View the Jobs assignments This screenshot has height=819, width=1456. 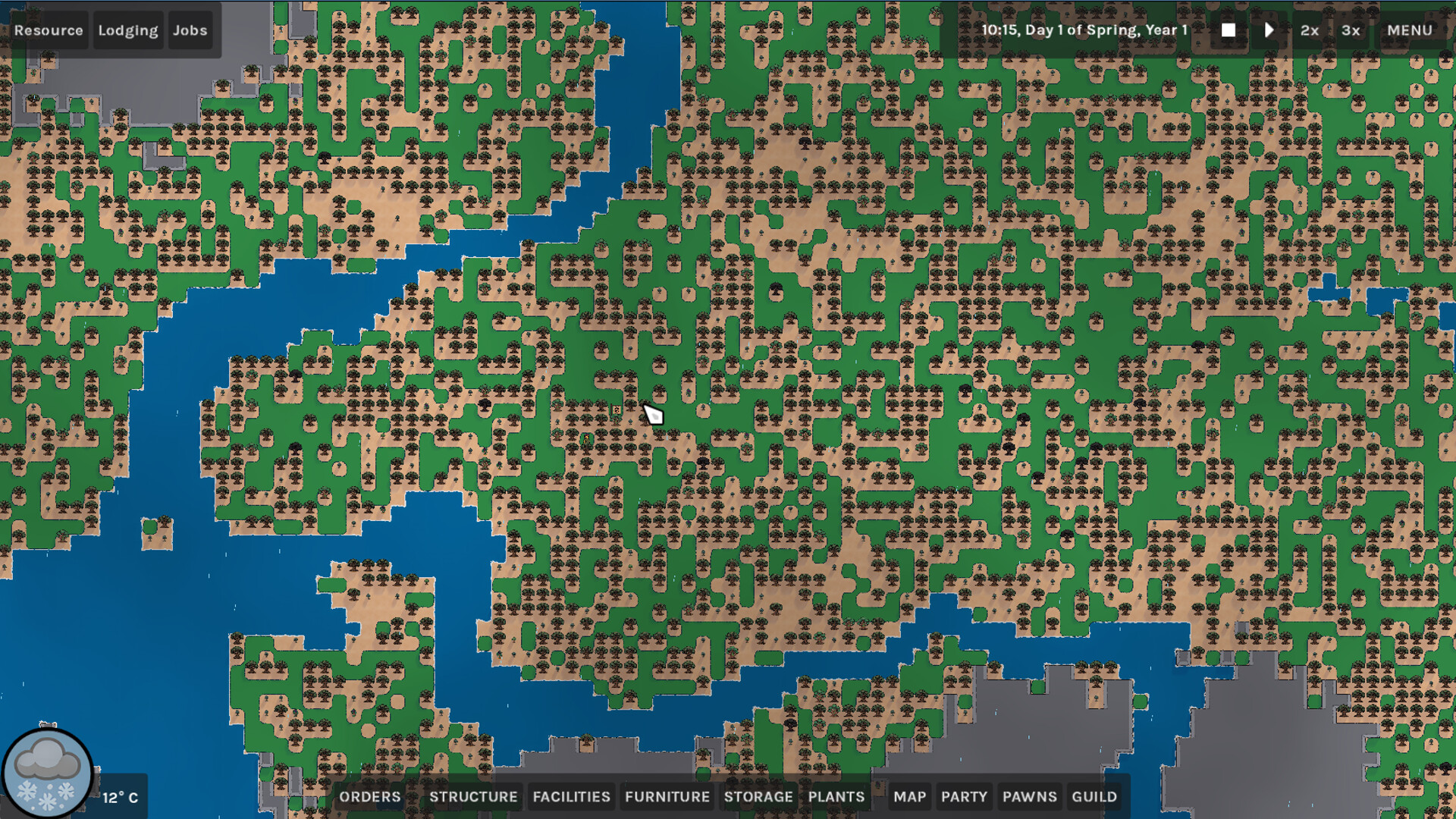pyautogui.click(x=190, y=30)
